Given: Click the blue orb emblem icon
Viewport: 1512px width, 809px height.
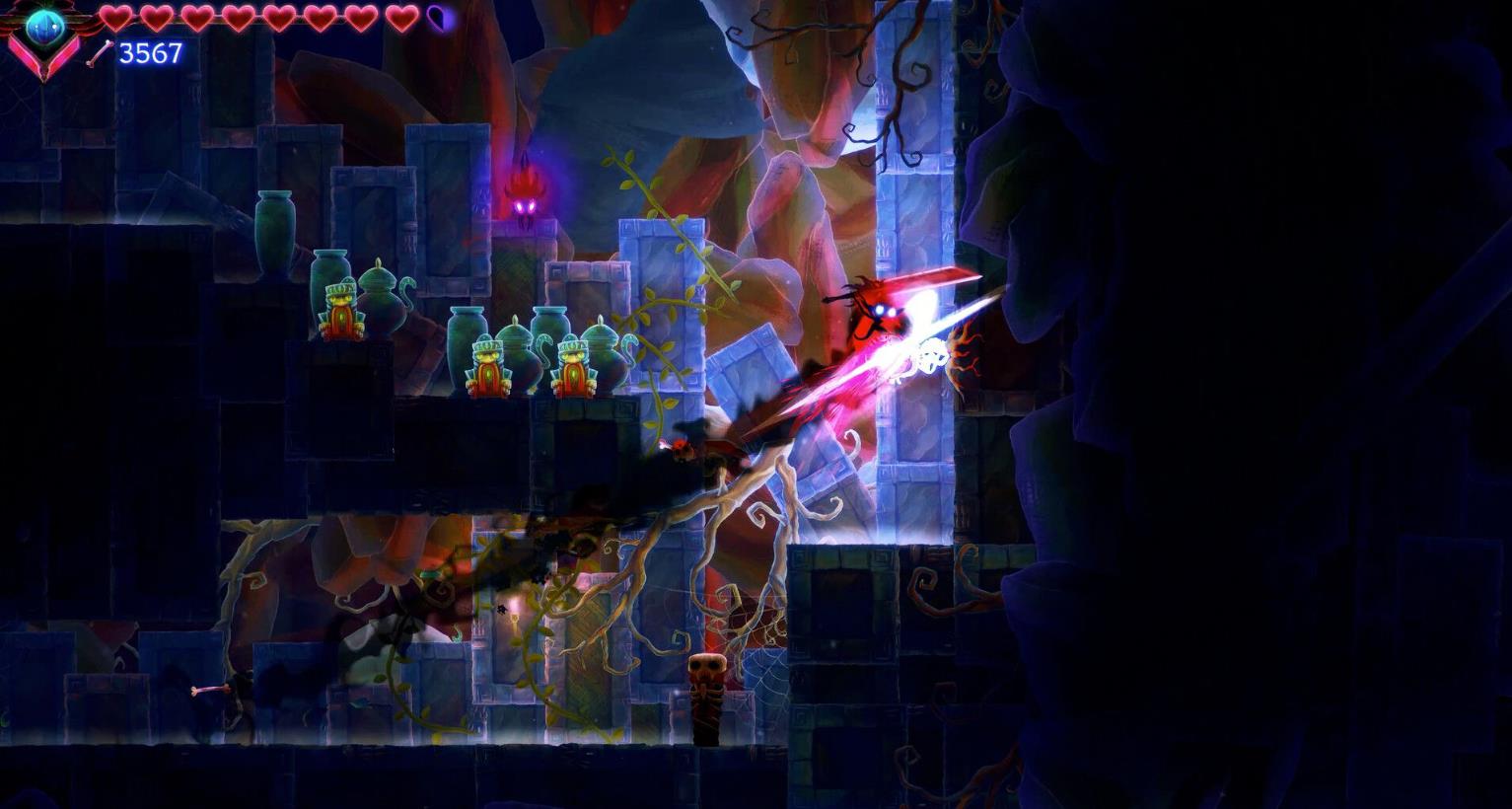Looking at the screenshot, I should (x=44, y=30).
